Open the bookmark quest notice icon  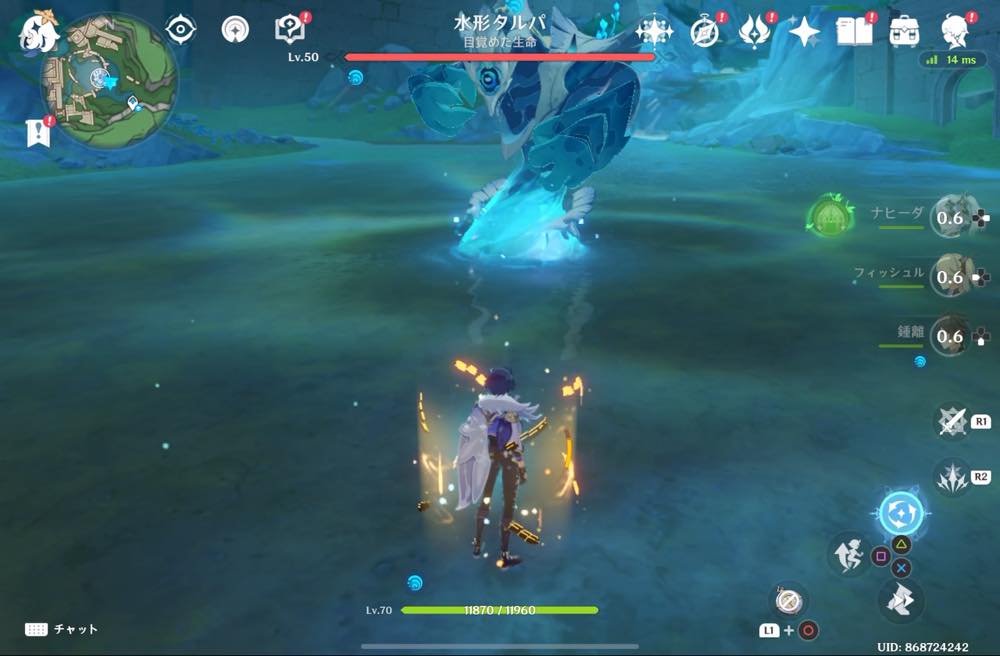[37, 133]
